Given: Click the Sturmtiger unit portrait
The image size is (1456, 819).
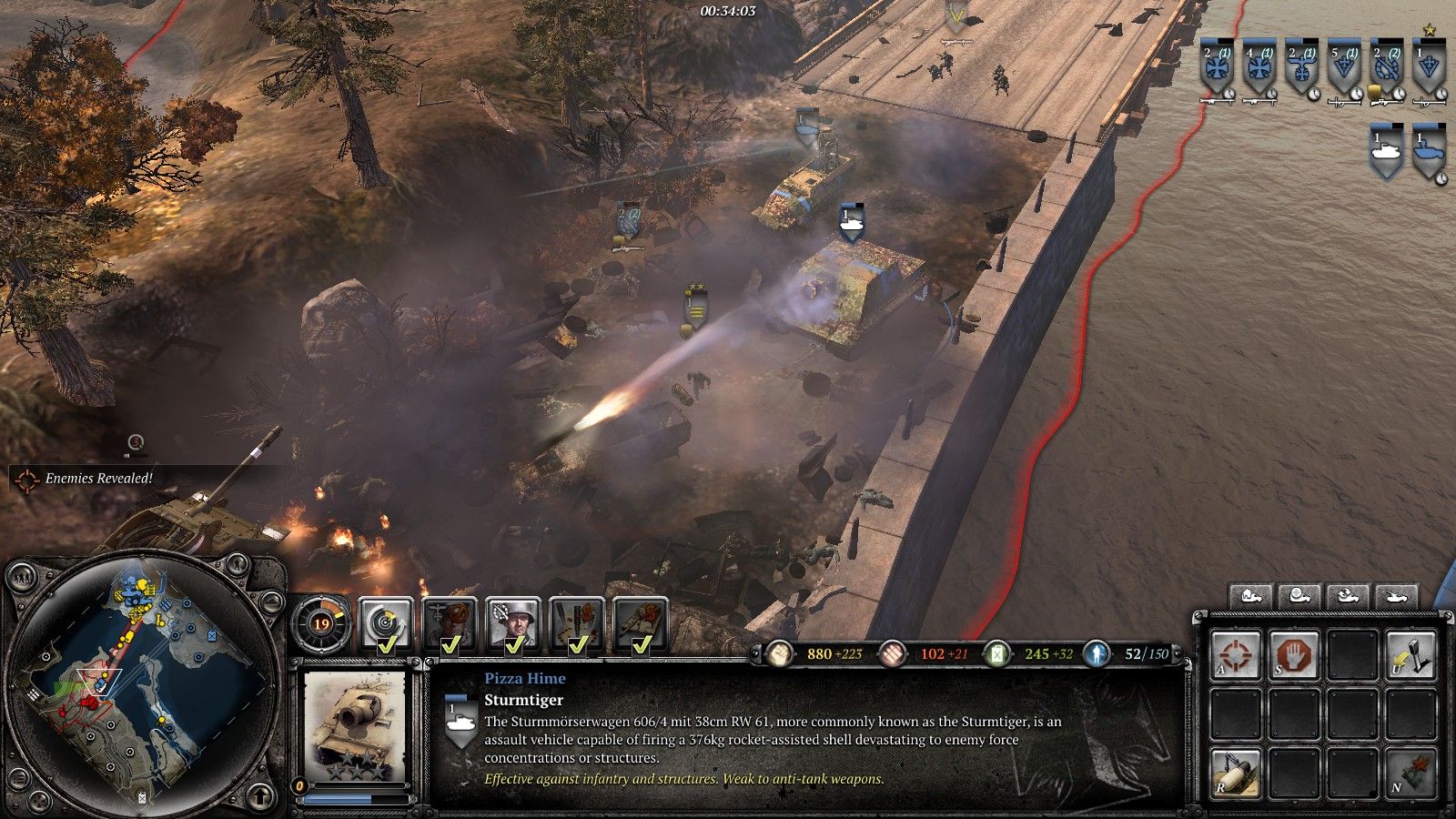Looking at the screenshot, I should 354,726.
